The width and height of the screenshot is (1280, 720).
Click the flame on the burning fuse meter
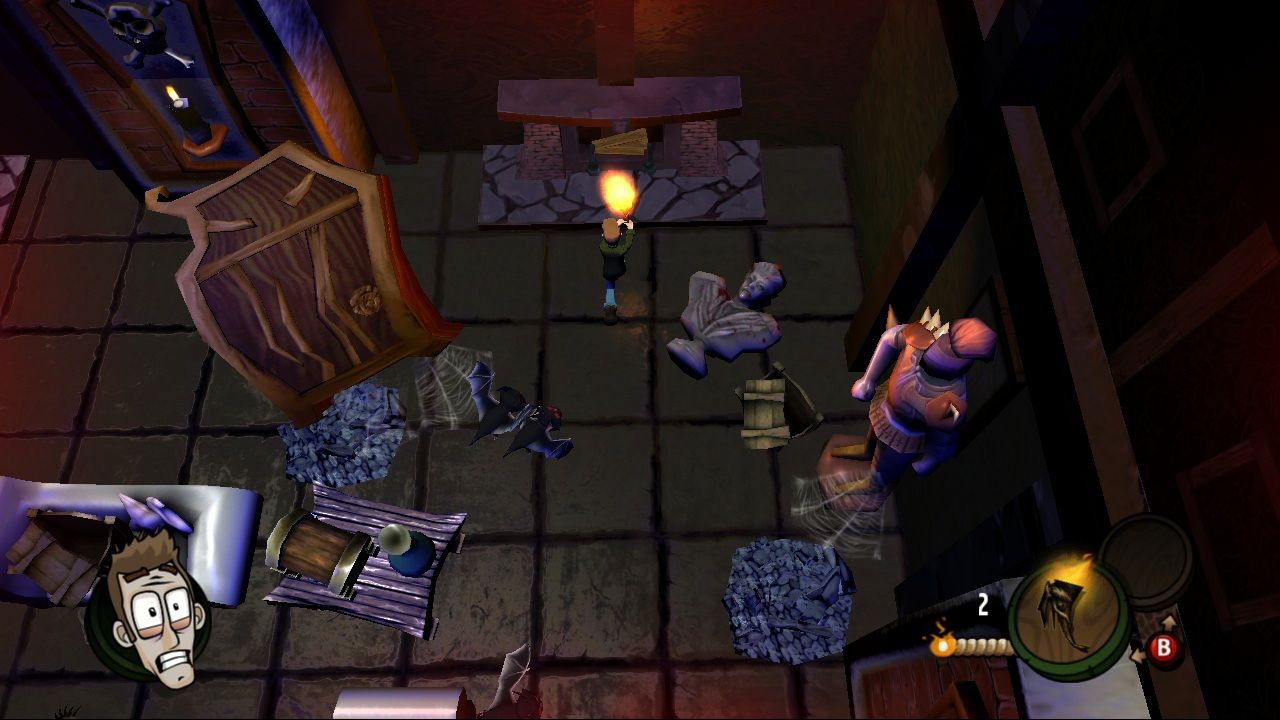click(940, 645)
